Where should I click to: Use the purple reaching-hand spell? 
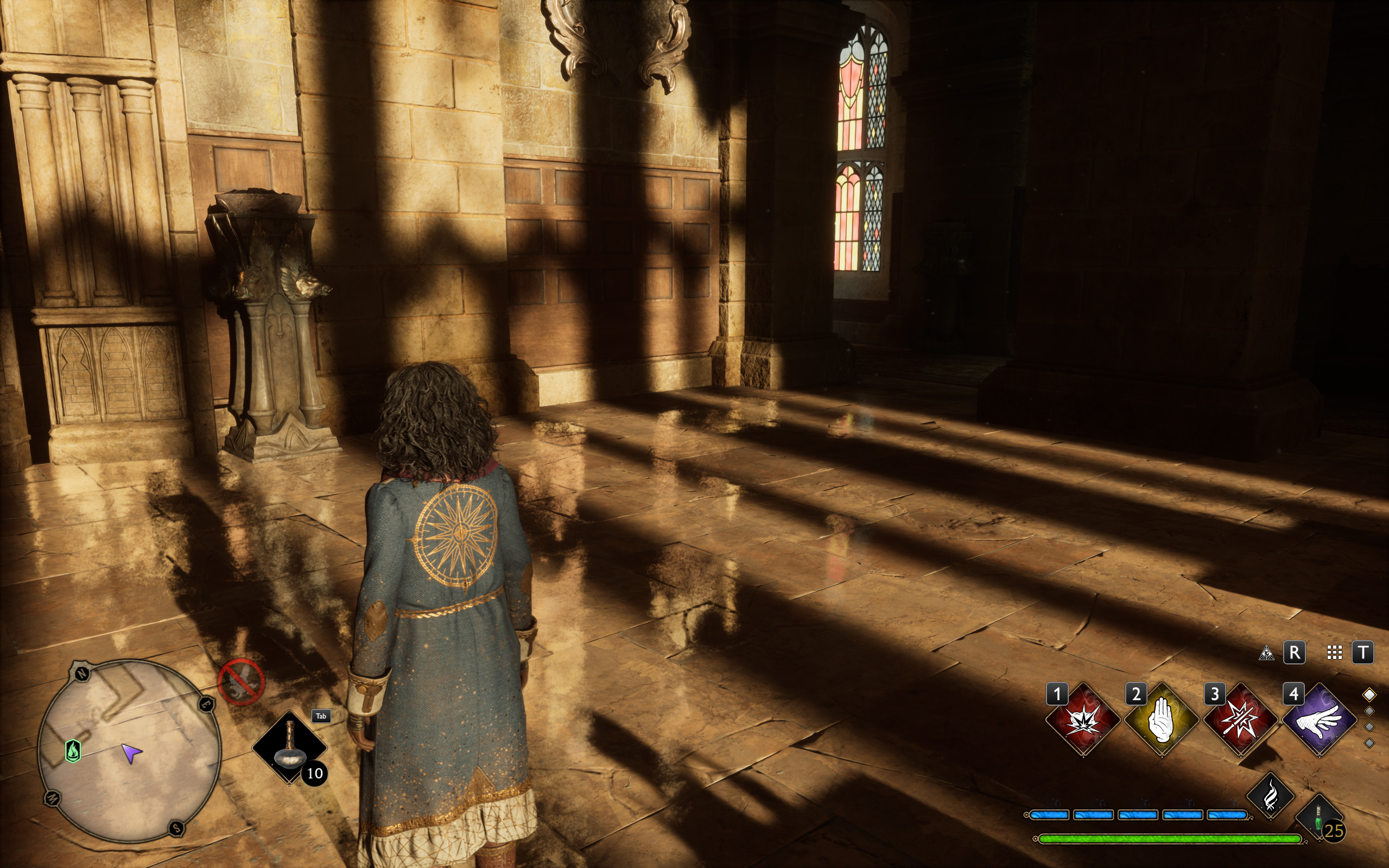(1319, 720)
